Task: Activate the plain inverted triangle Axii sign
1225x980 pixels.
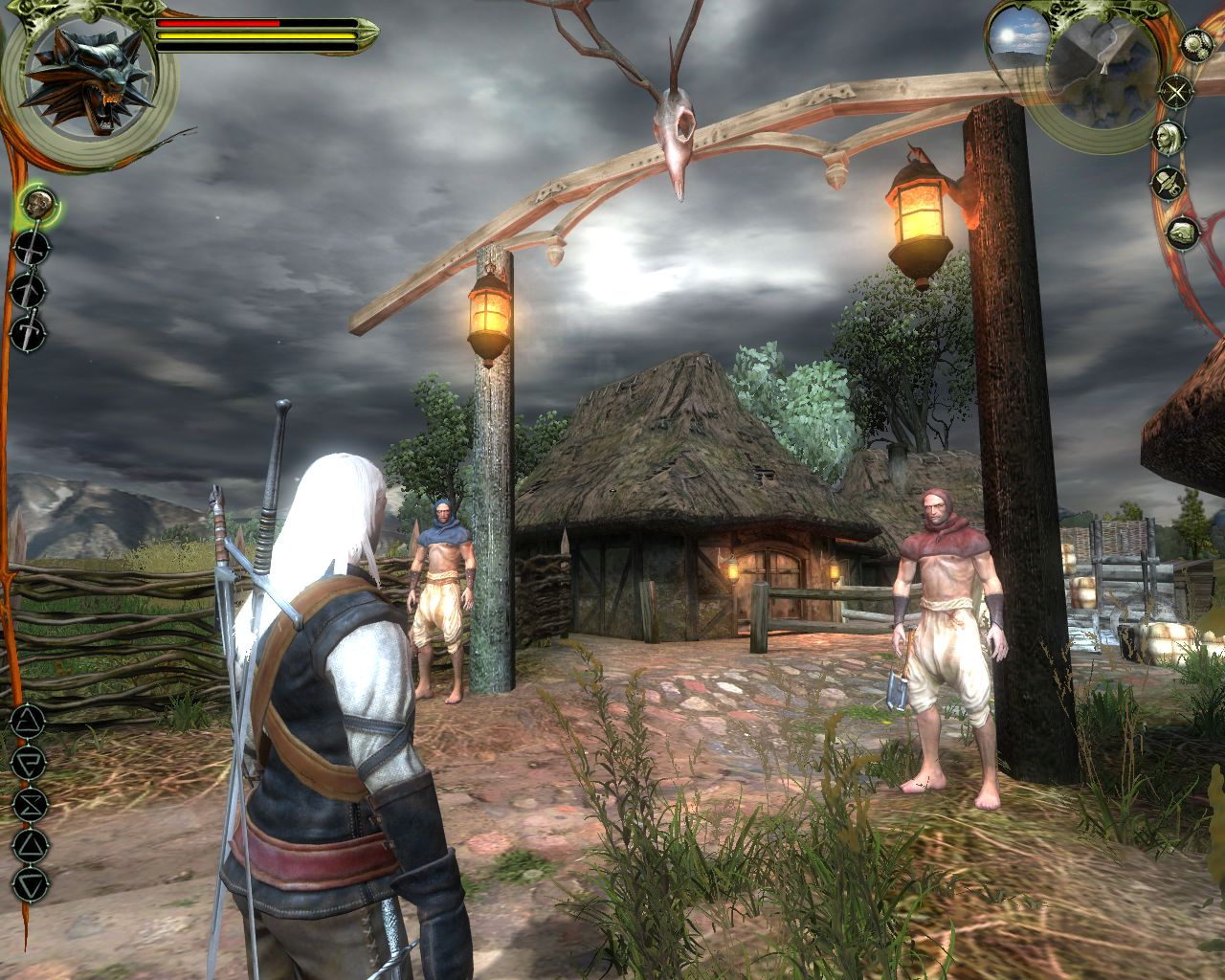Action: pos(30,883)
